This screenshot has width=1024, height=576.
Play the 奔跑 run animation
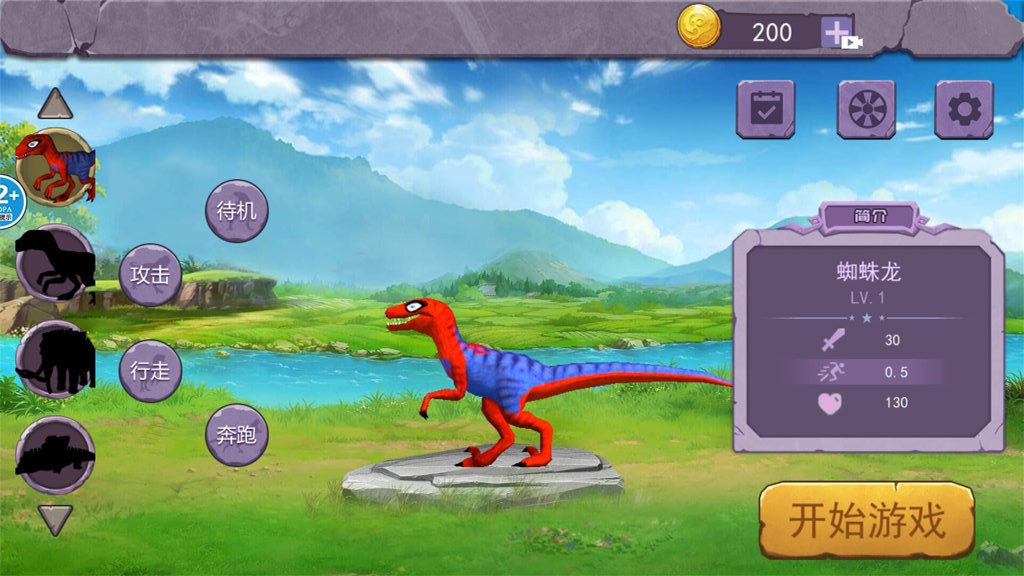[237, 434]
